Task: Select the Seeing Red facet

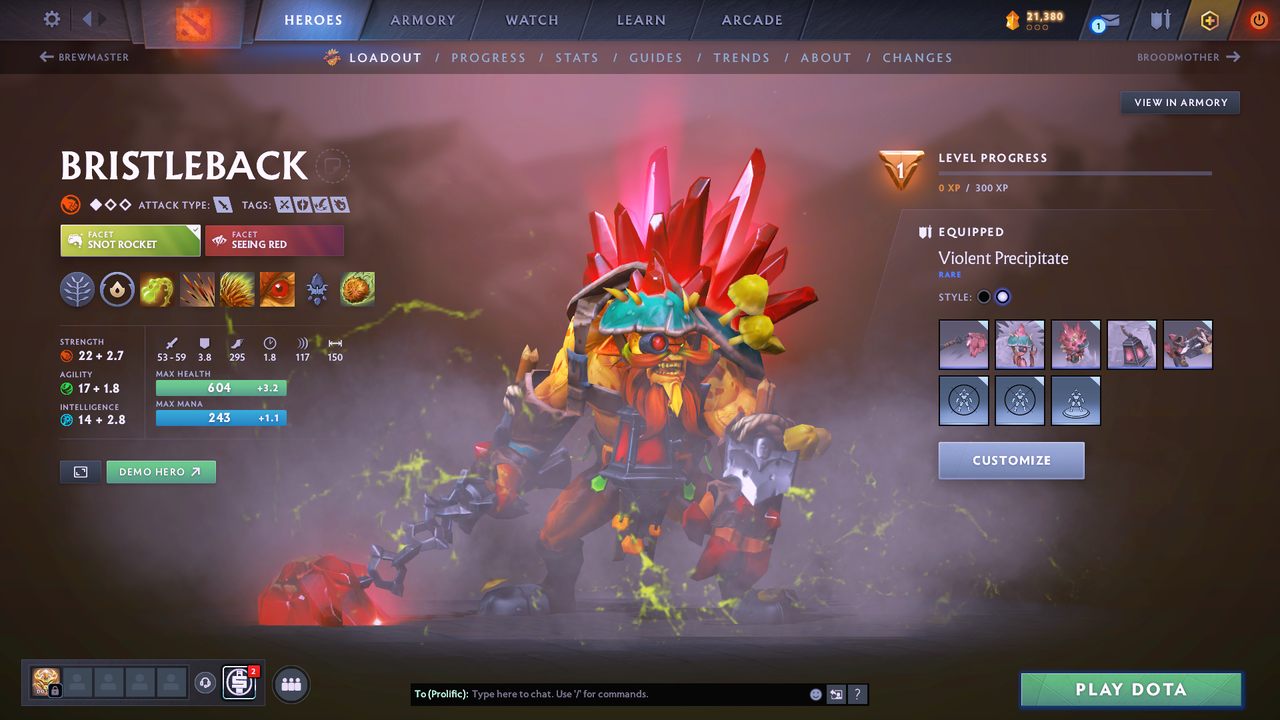Action: pos(274,240)
